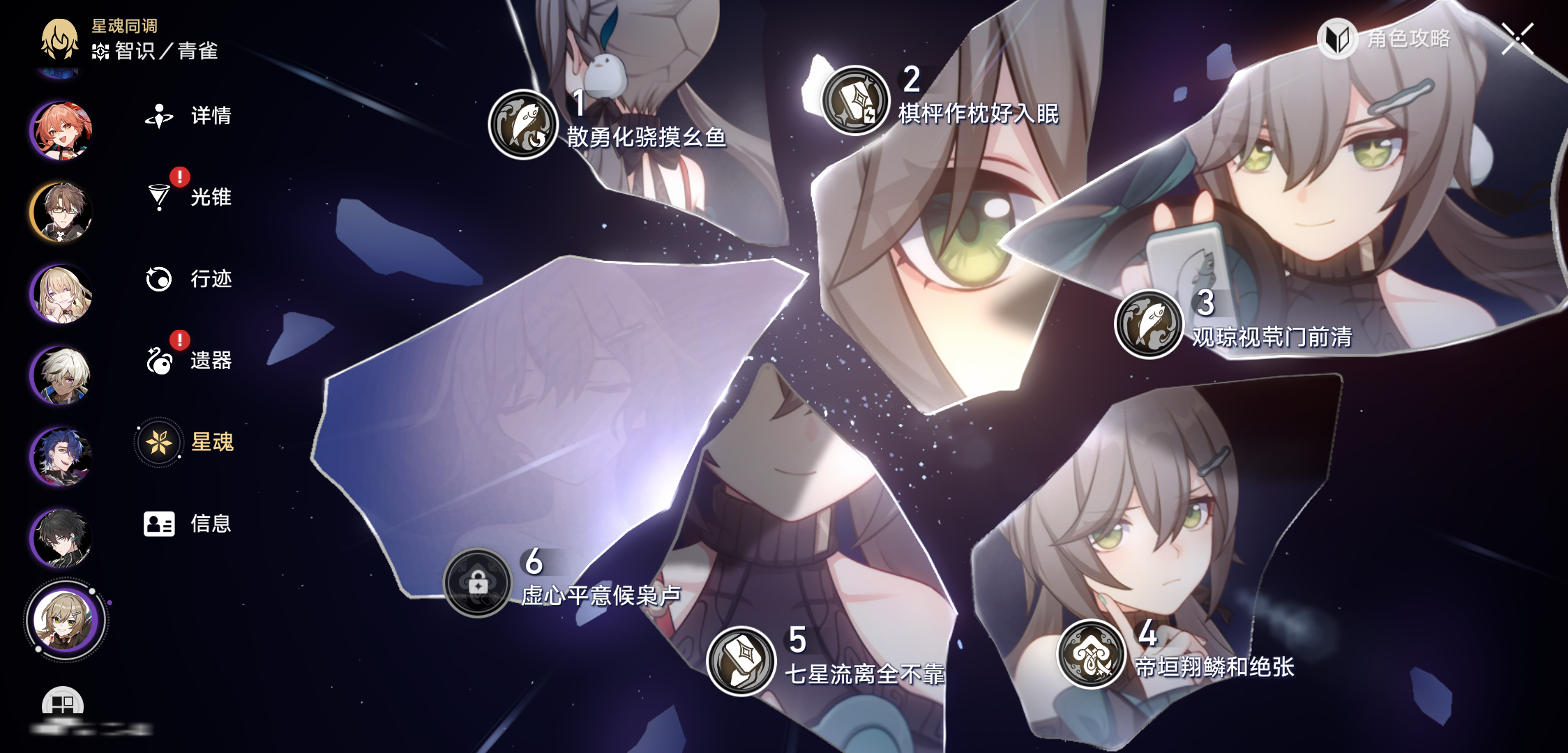
Task: Switch to the blonde long-haired character portrait
Action: coord(61,294)
